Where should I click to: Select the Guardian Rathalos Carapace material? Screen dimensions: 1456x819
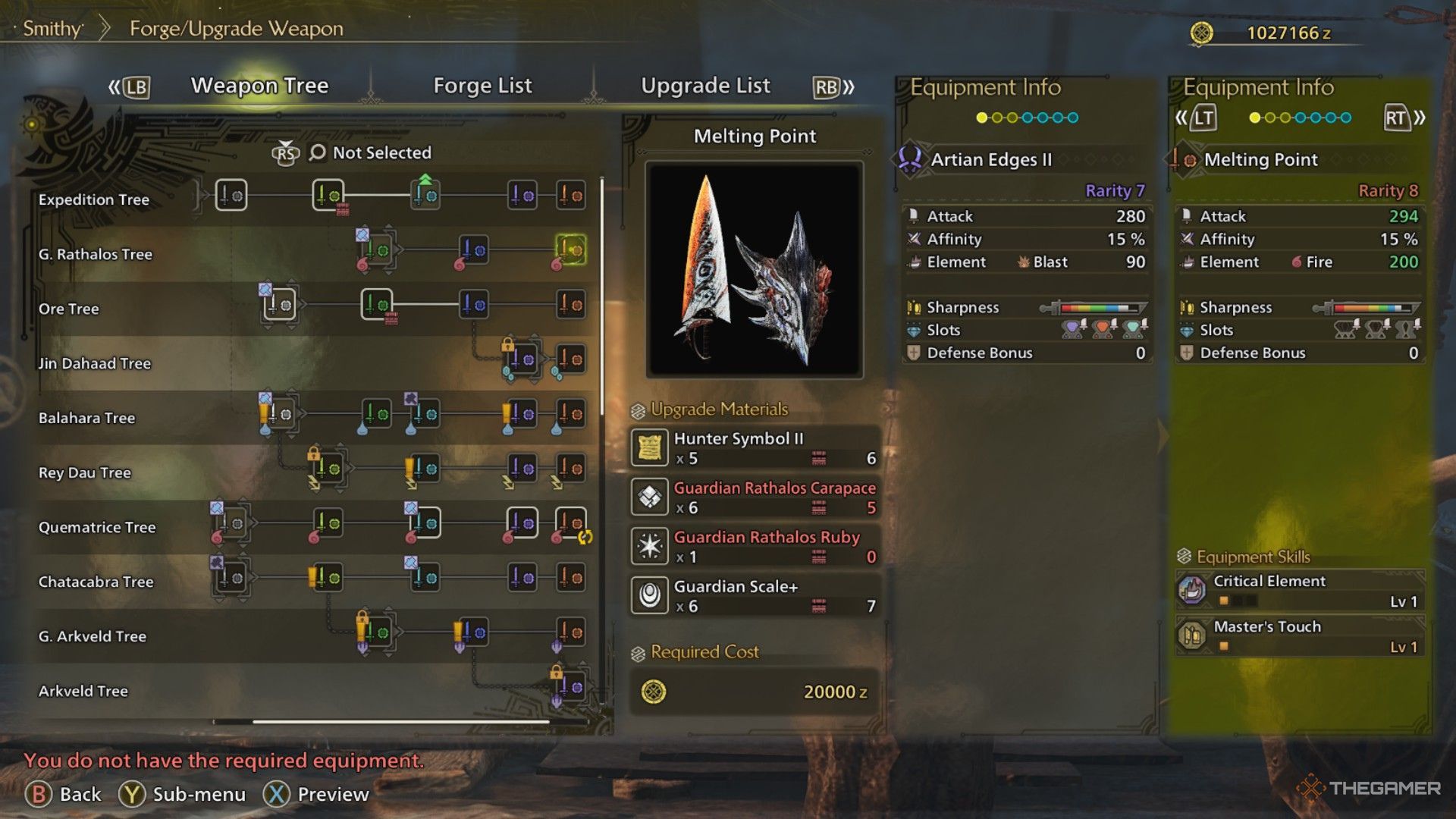point(755,497)
